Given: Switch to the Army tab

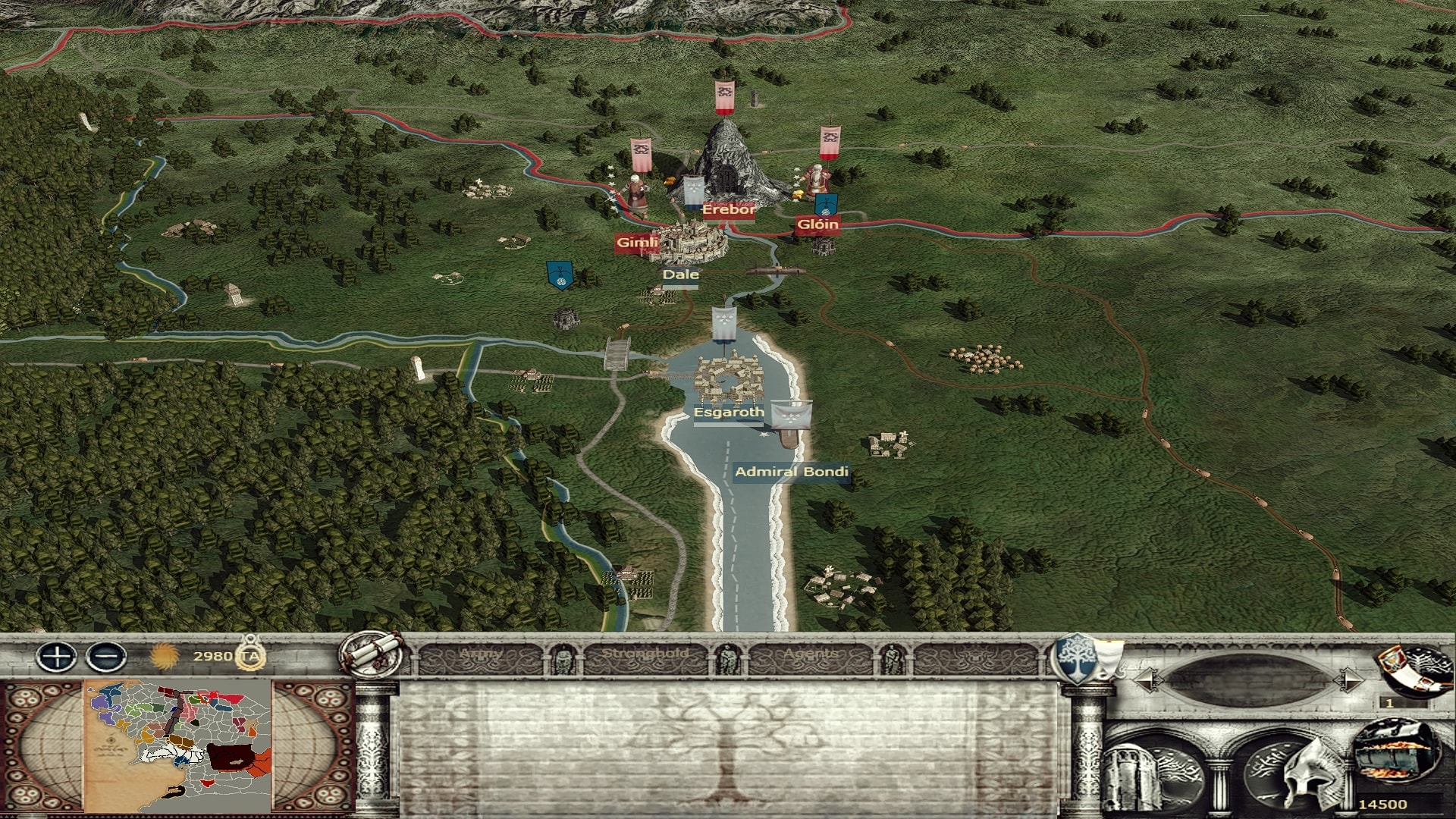Looking at the screenshot, I should point(482,654).
